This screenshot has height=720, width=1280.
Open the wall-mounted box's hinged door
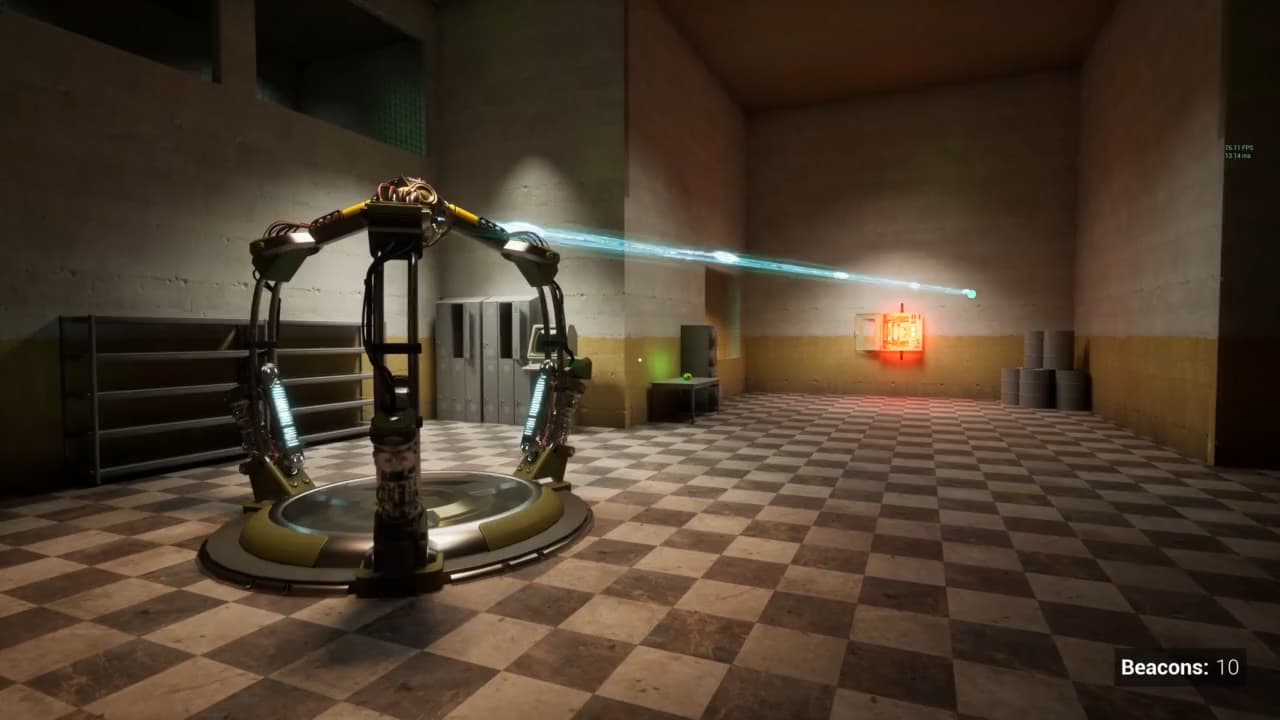point(866,332)
